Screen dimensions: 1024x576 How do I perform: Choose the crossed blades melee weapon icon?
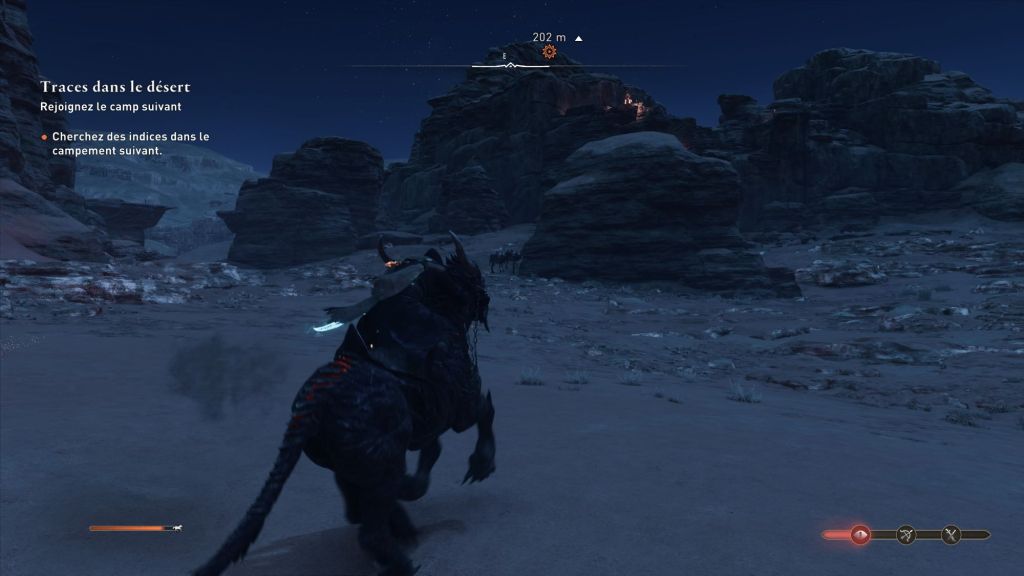pyautogui.click(x=951, y=535)
